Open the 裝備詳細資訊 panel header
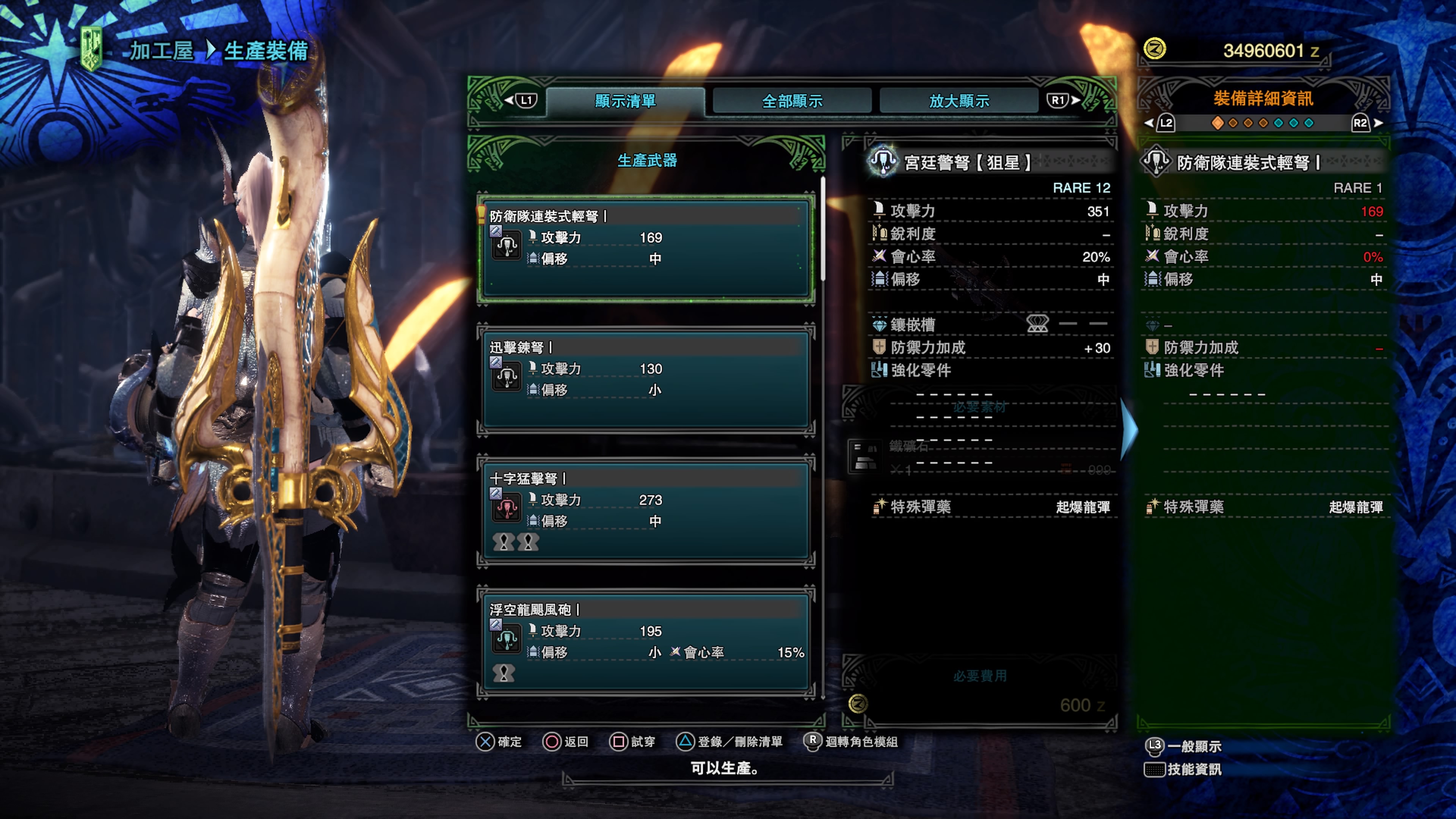This screenshot has width=1456, height=819. pyautogui.click(x=1263, y=99)
